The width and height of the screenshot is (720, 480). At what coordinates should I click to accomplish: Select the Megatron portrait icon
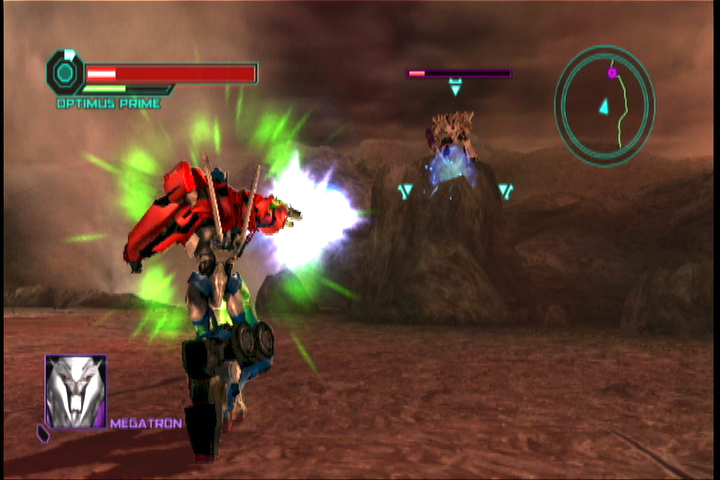pos(76,391)
